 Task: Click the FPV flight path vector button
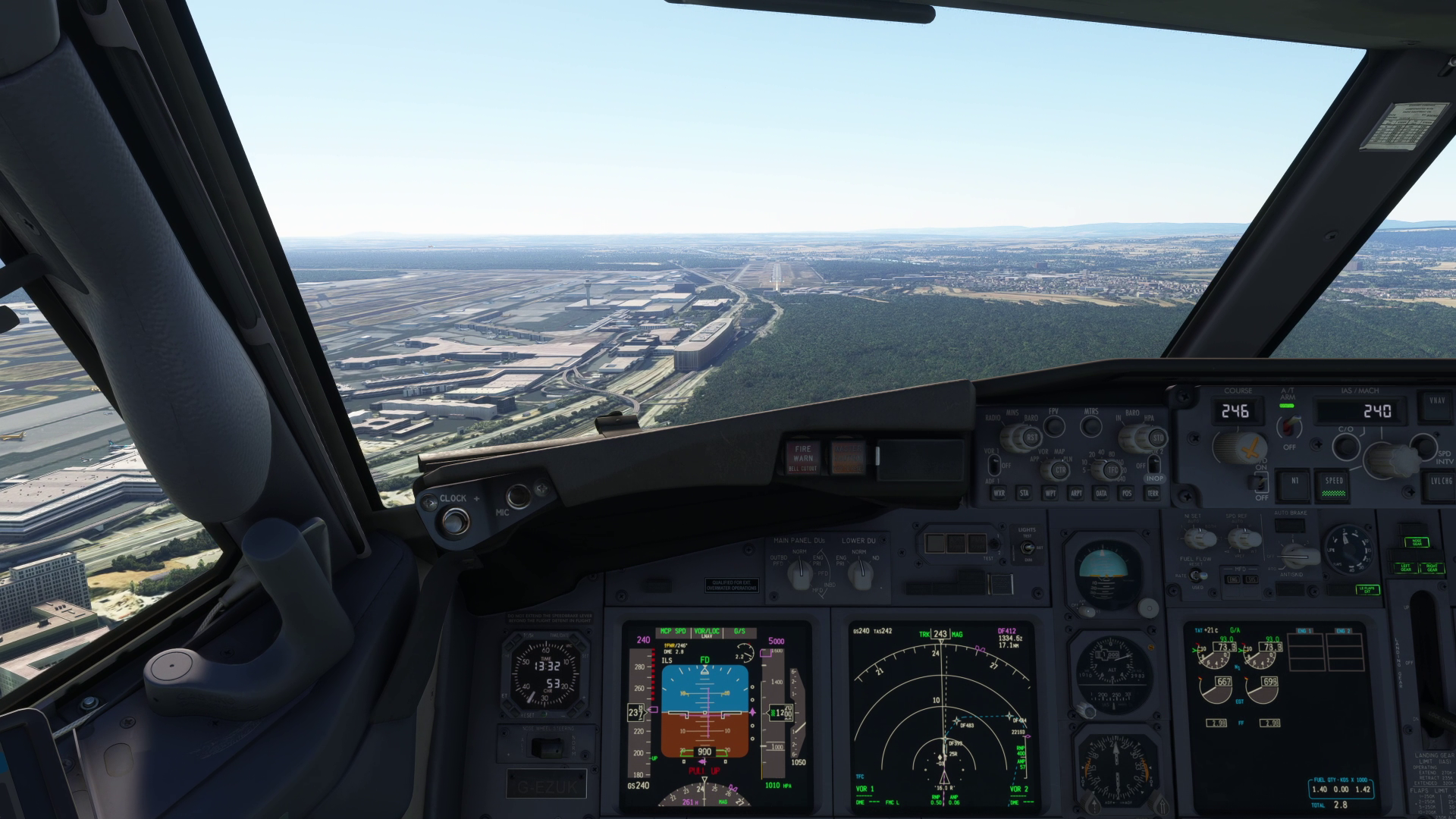tap(1054, 426)
